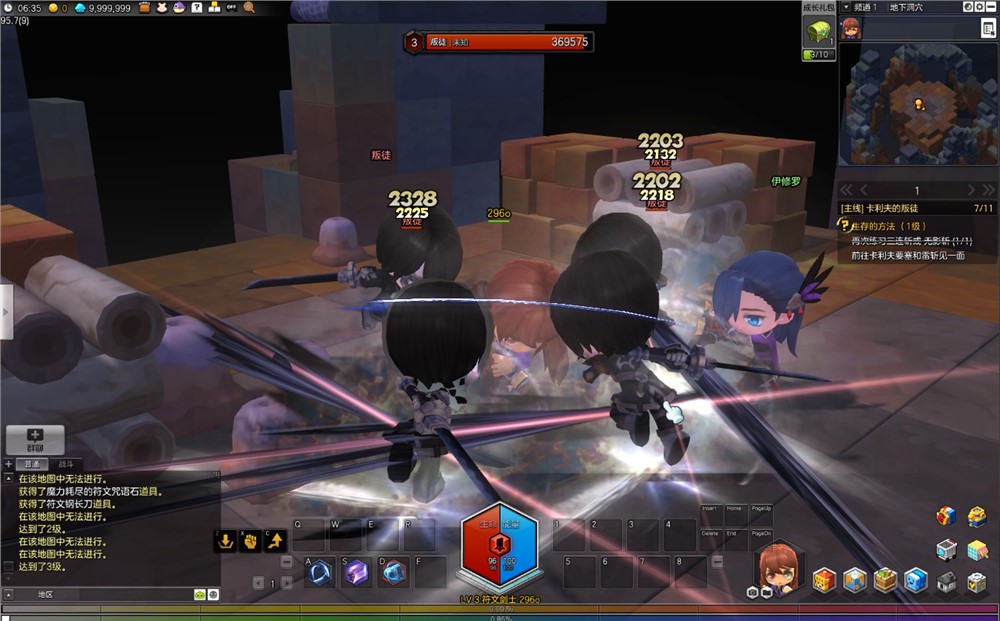Go to next skill hotbar page
This screenshot has width=1000, height=621.
tap(285, 583)
